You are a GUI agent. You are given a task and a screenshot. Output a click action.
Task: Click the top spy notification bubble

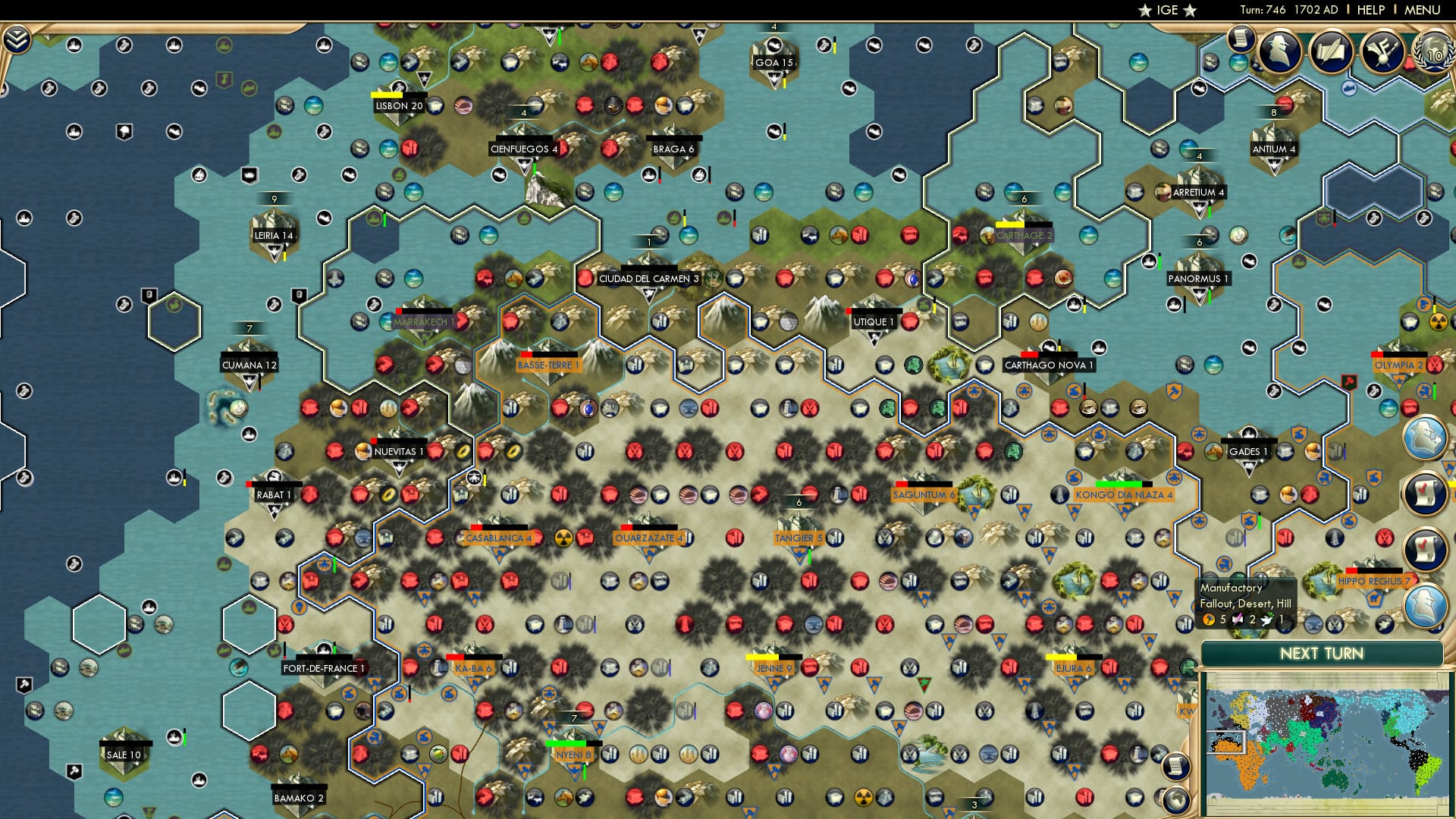click(1424, 438)
